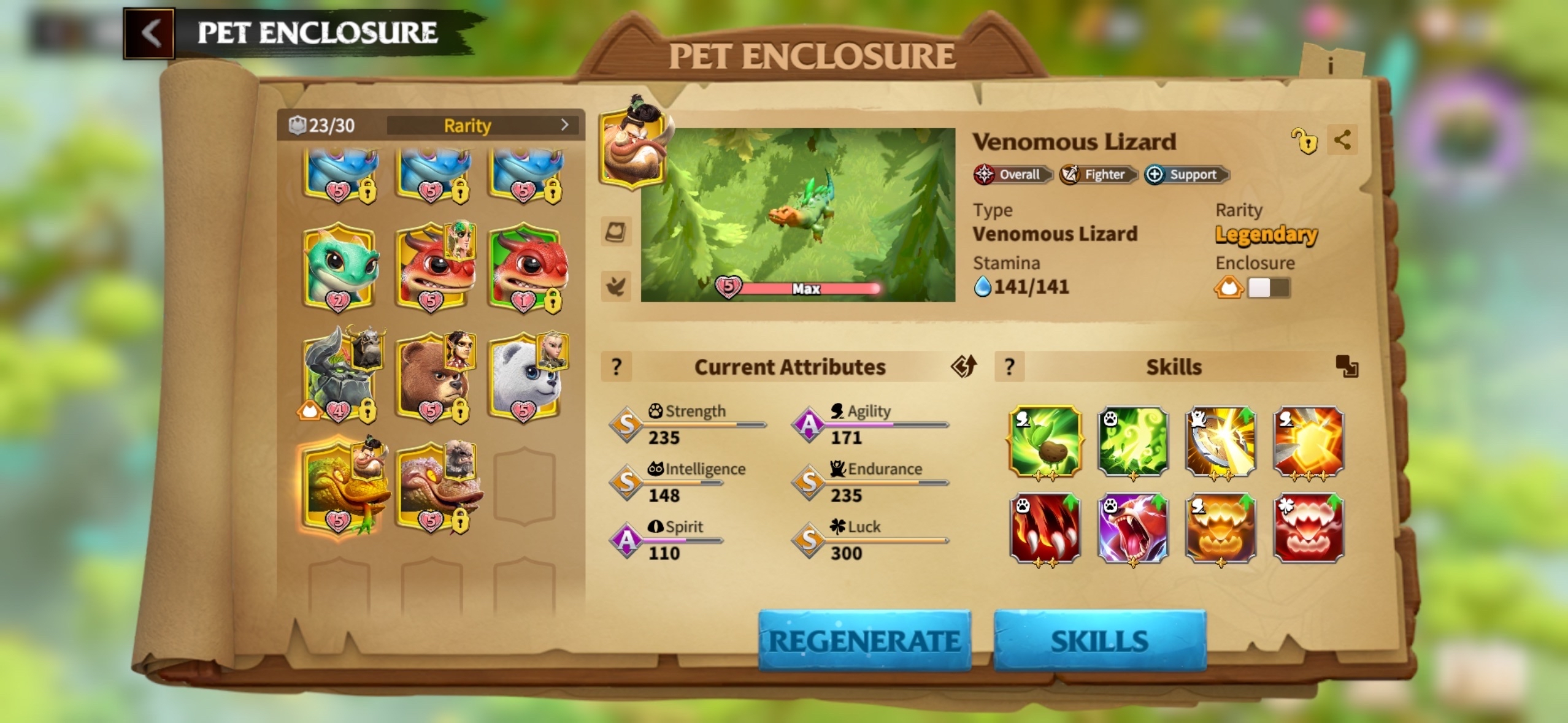This screenshot has width=1568, height=723.
Task: Click the back arrow button
Action: pyautogui.click(x=150, y=33)
